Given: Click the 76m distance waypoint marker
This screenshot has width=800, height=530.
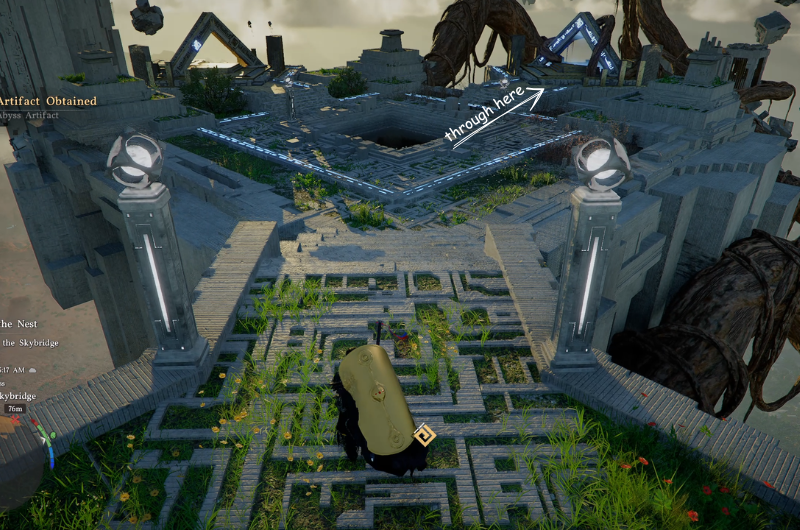Looking at the screenshot, I should coord(14,408).
